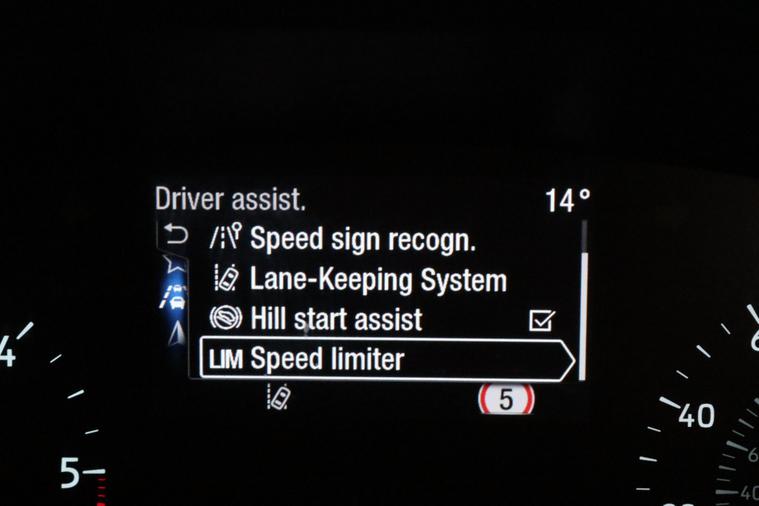This screenshot has height=506, width=759.
Task: Open the Speed sign recogn. entry
Action: (362, 240)
